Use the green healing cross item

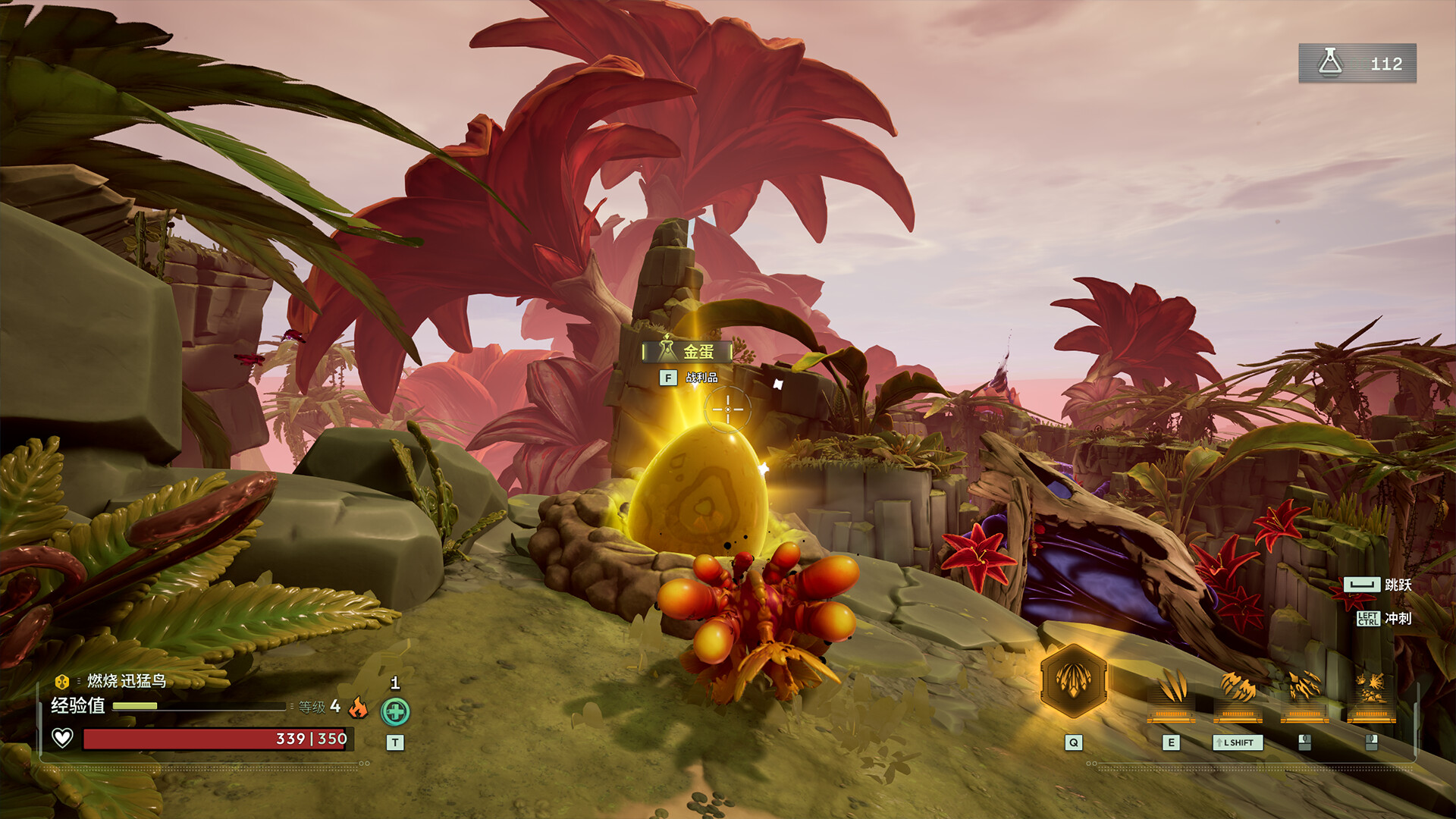[x=395, y=712]
